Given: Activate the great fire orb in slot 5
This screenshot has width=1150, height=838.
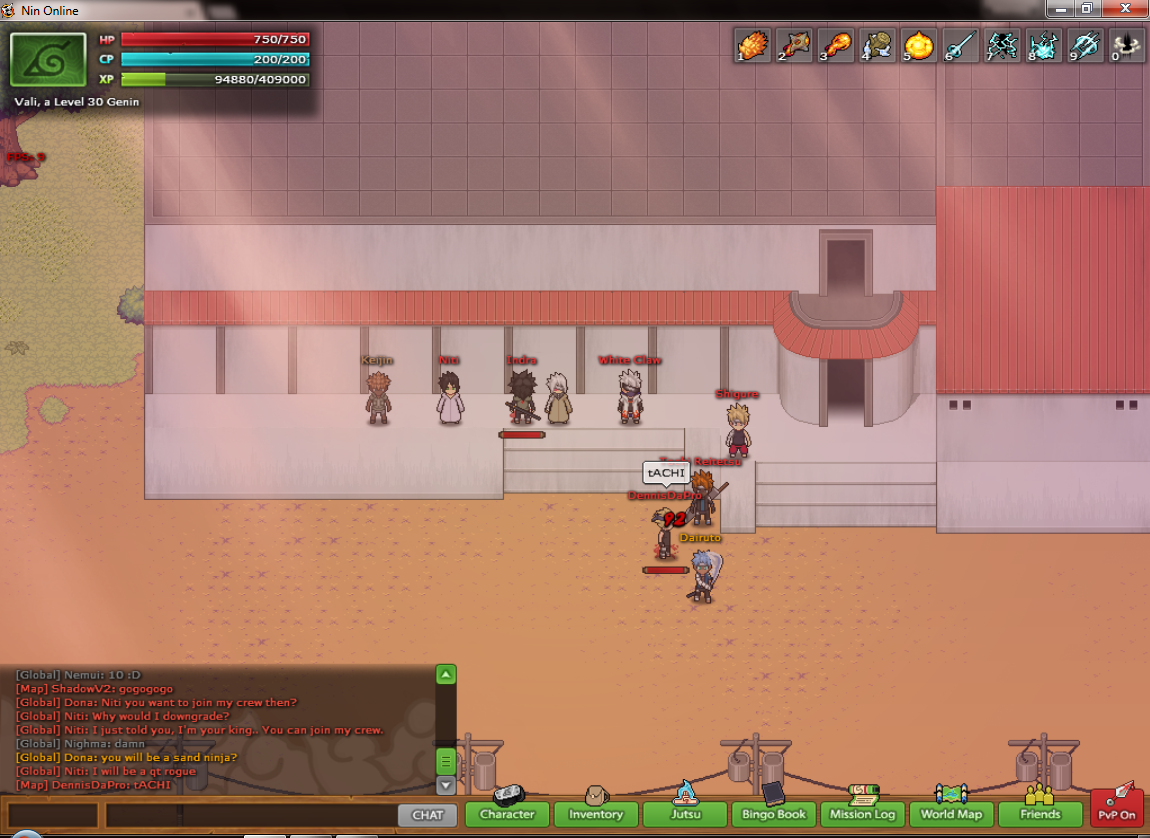Looking at the screenshot, I should pos(919,46).
